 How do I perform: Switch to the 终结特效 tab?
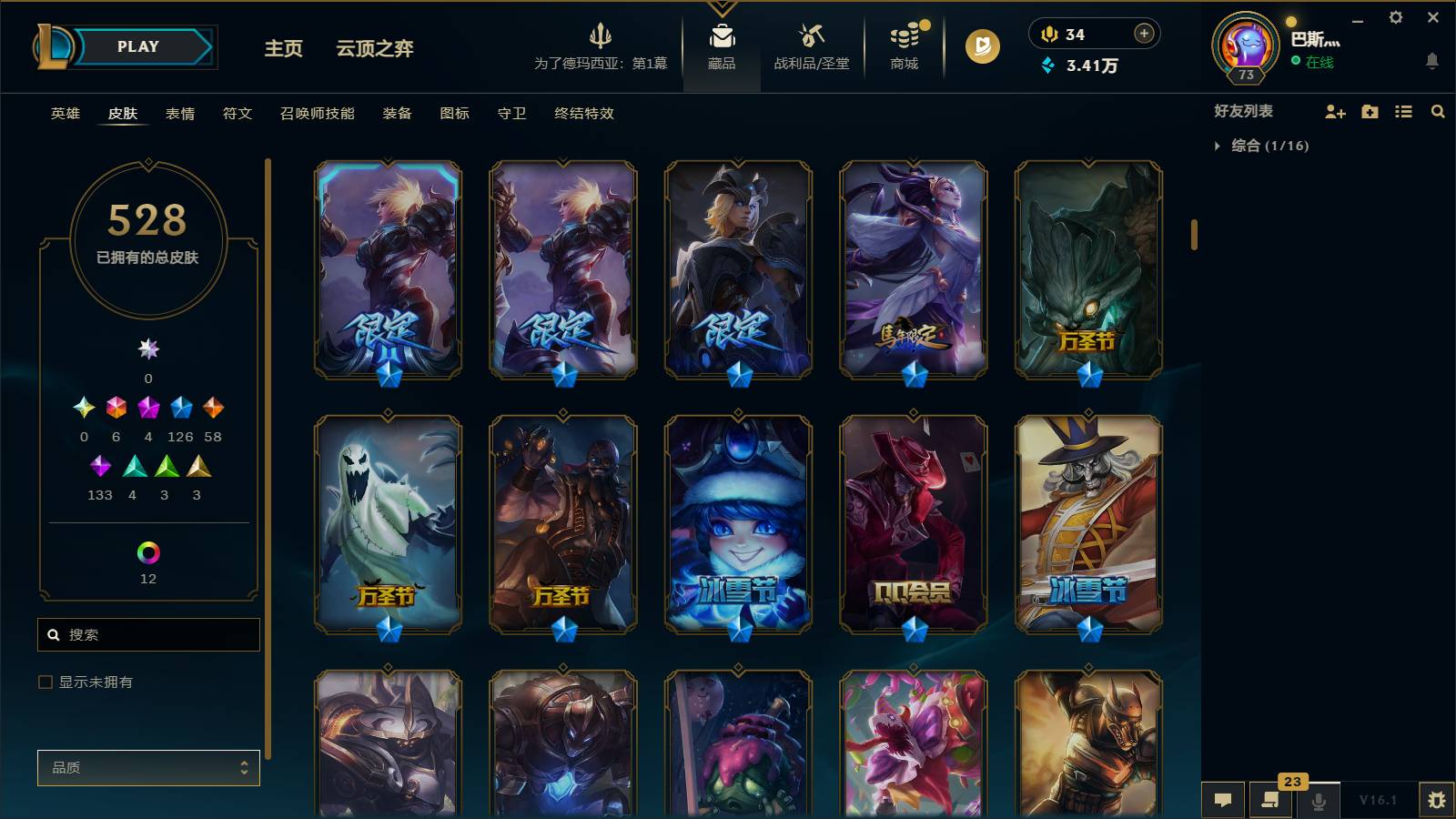tap(583, 114)
